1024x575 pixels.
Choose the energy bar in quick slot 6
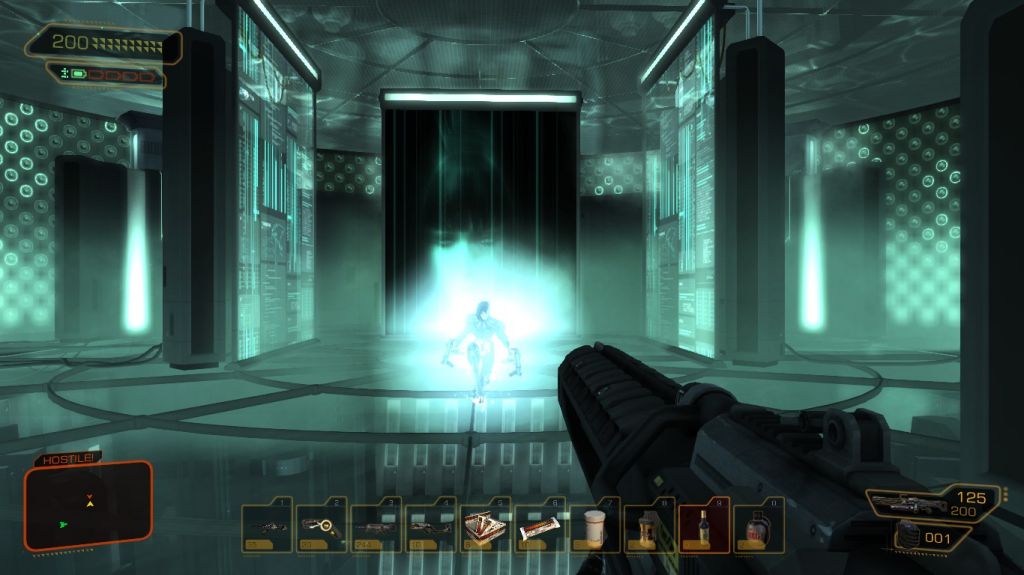tap(540, 527)
